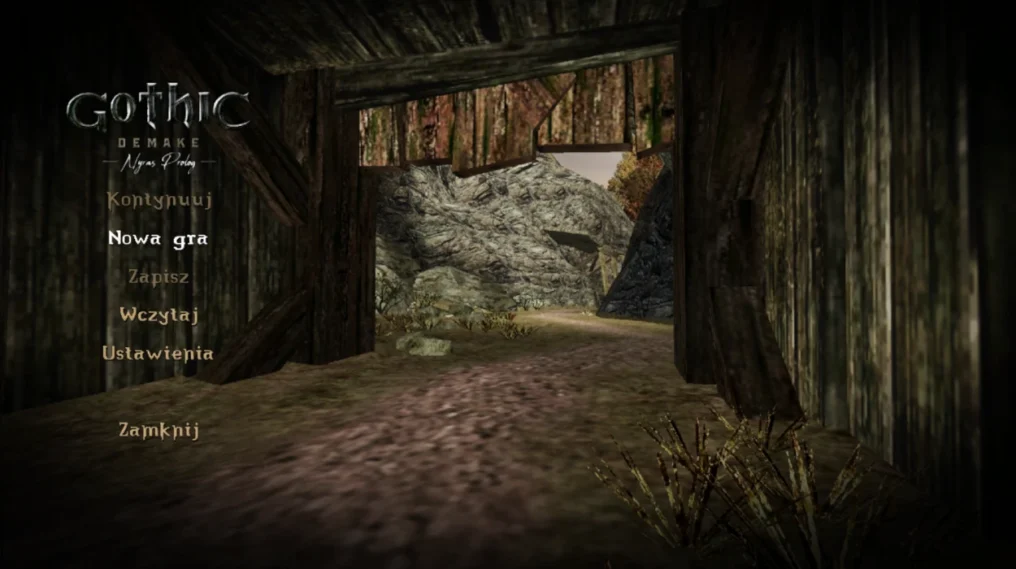The image size is (1016, 569).
Task: Open Ustawienia settings
Action: 158,353
